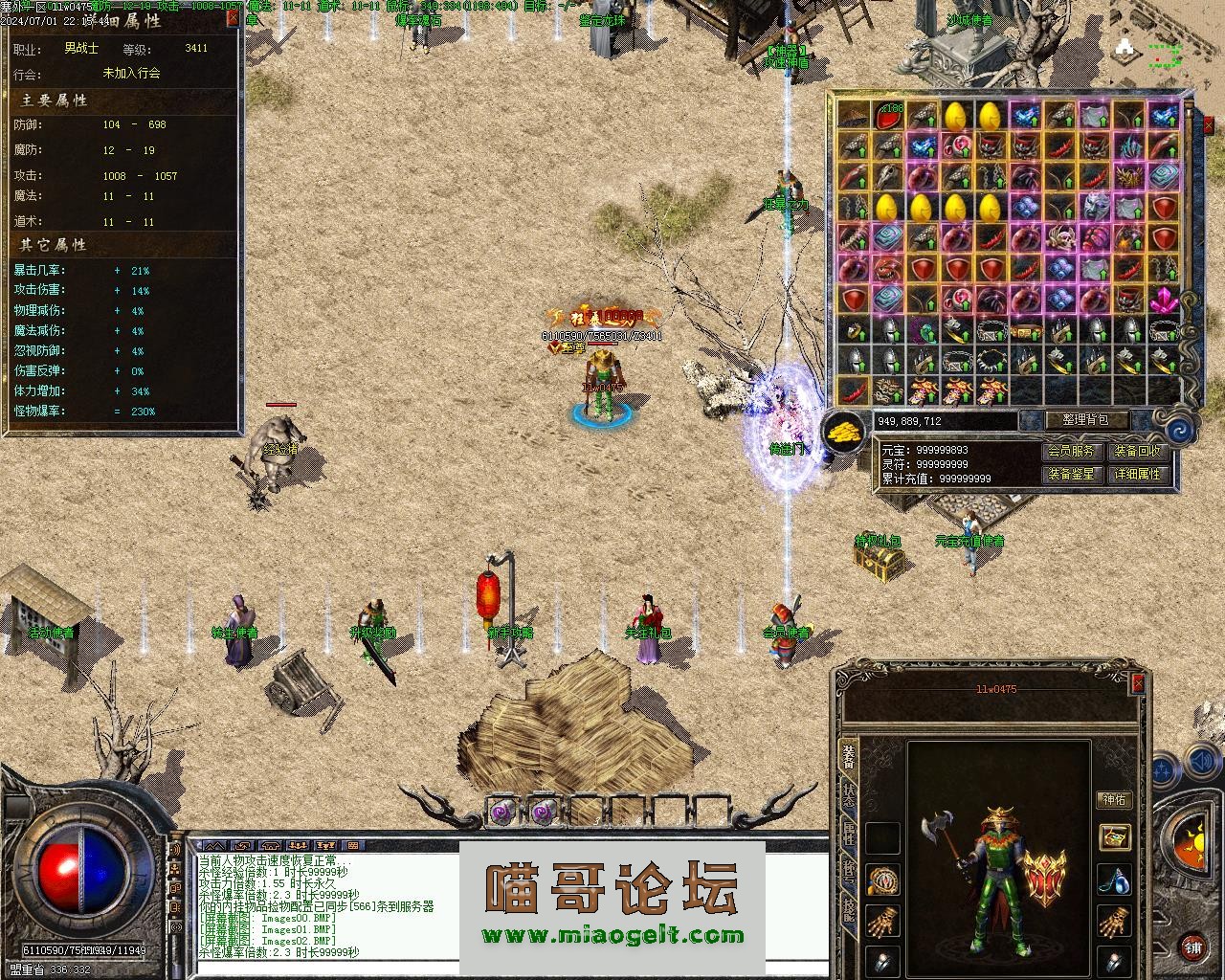Click the 神佑 button in character panel

point(1114,799)
